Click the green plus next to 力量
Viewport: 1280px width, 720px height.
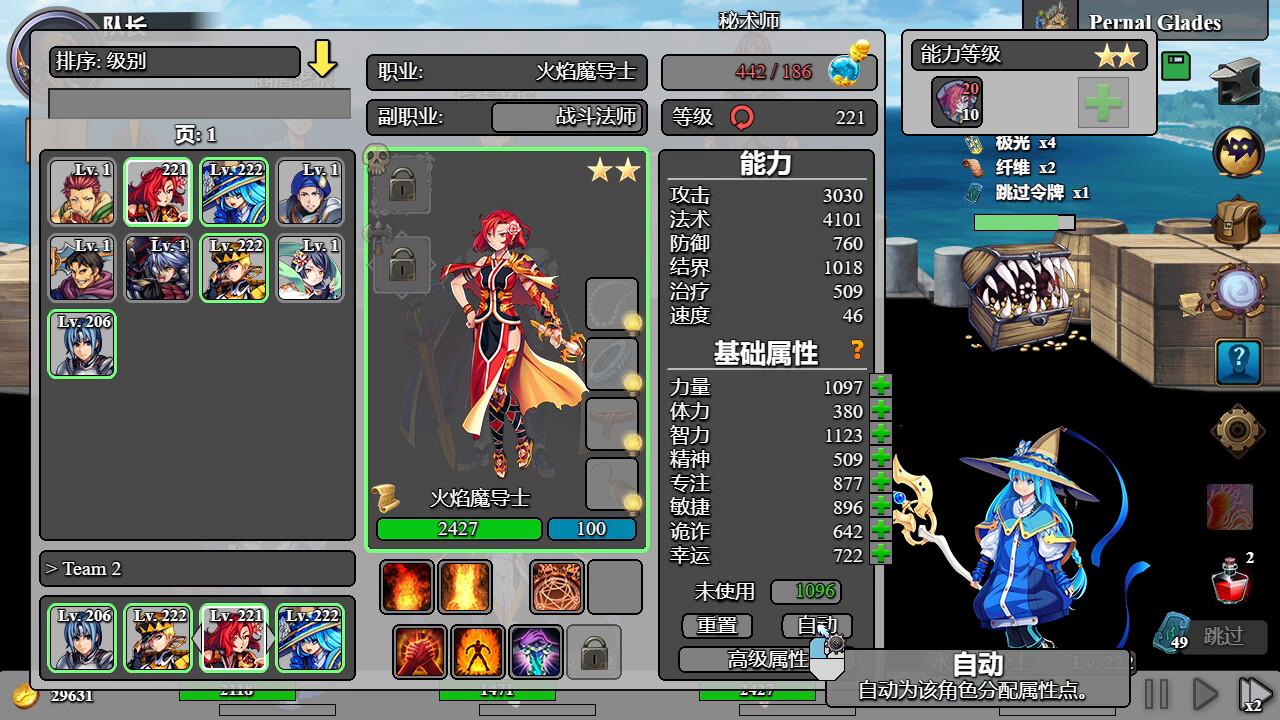point(879,388)
